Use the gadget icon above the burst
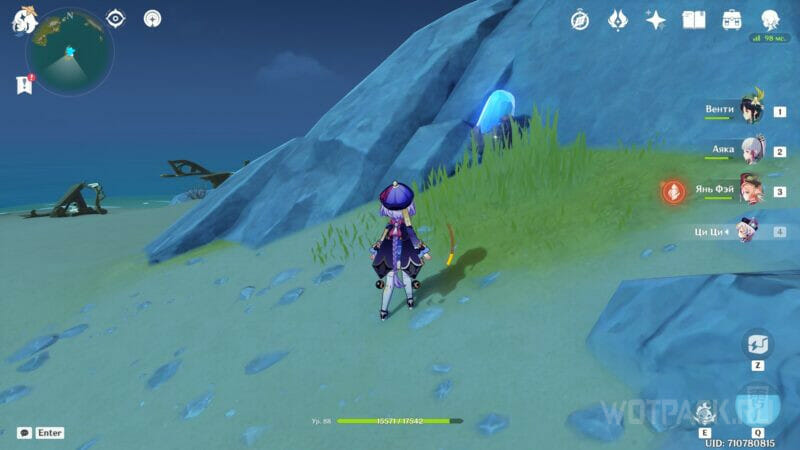The image size is (800, 450). pos(757,345)
